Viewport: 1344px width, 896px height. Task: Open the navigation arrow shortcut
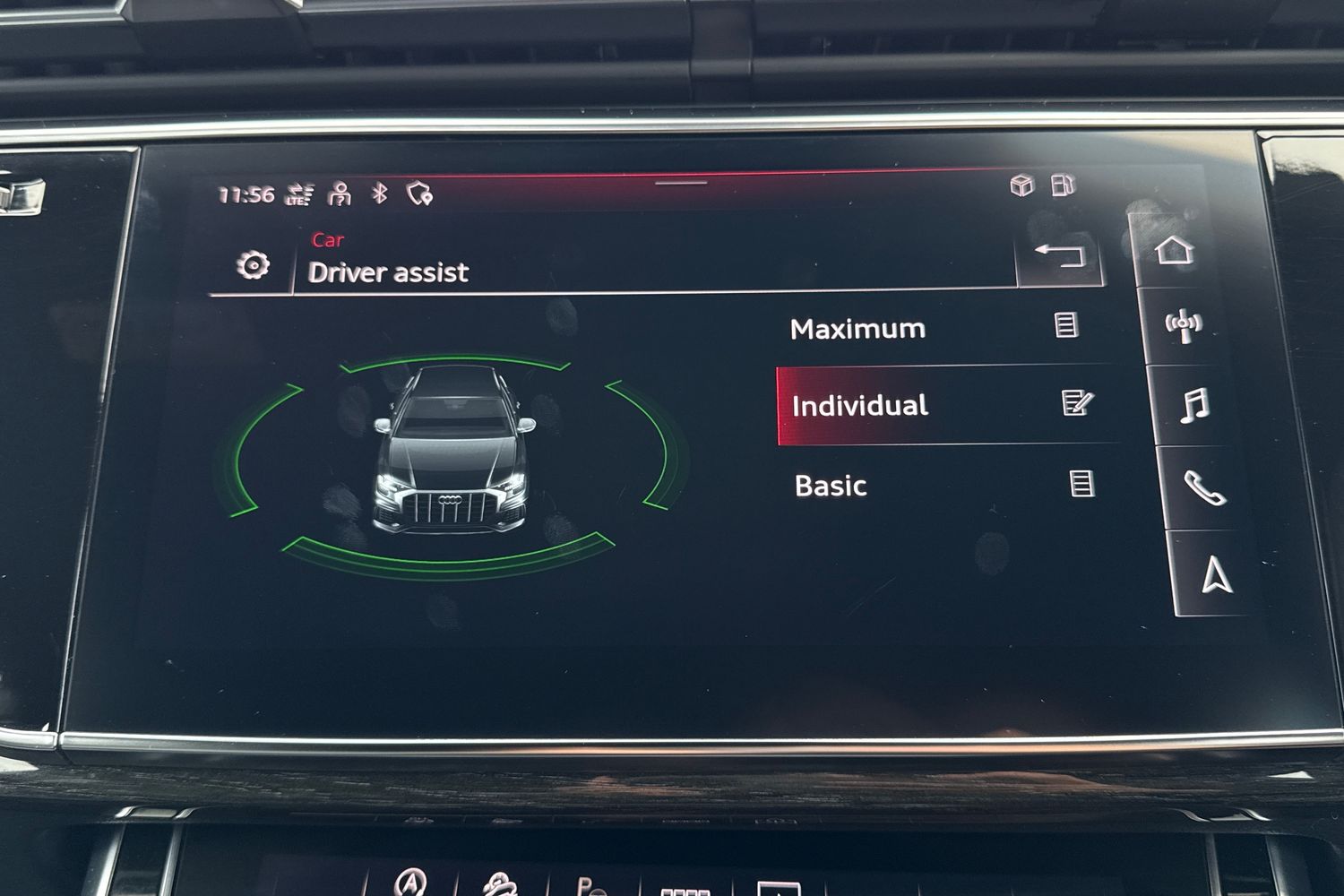pyautogui.click(x=1216, y=574)
